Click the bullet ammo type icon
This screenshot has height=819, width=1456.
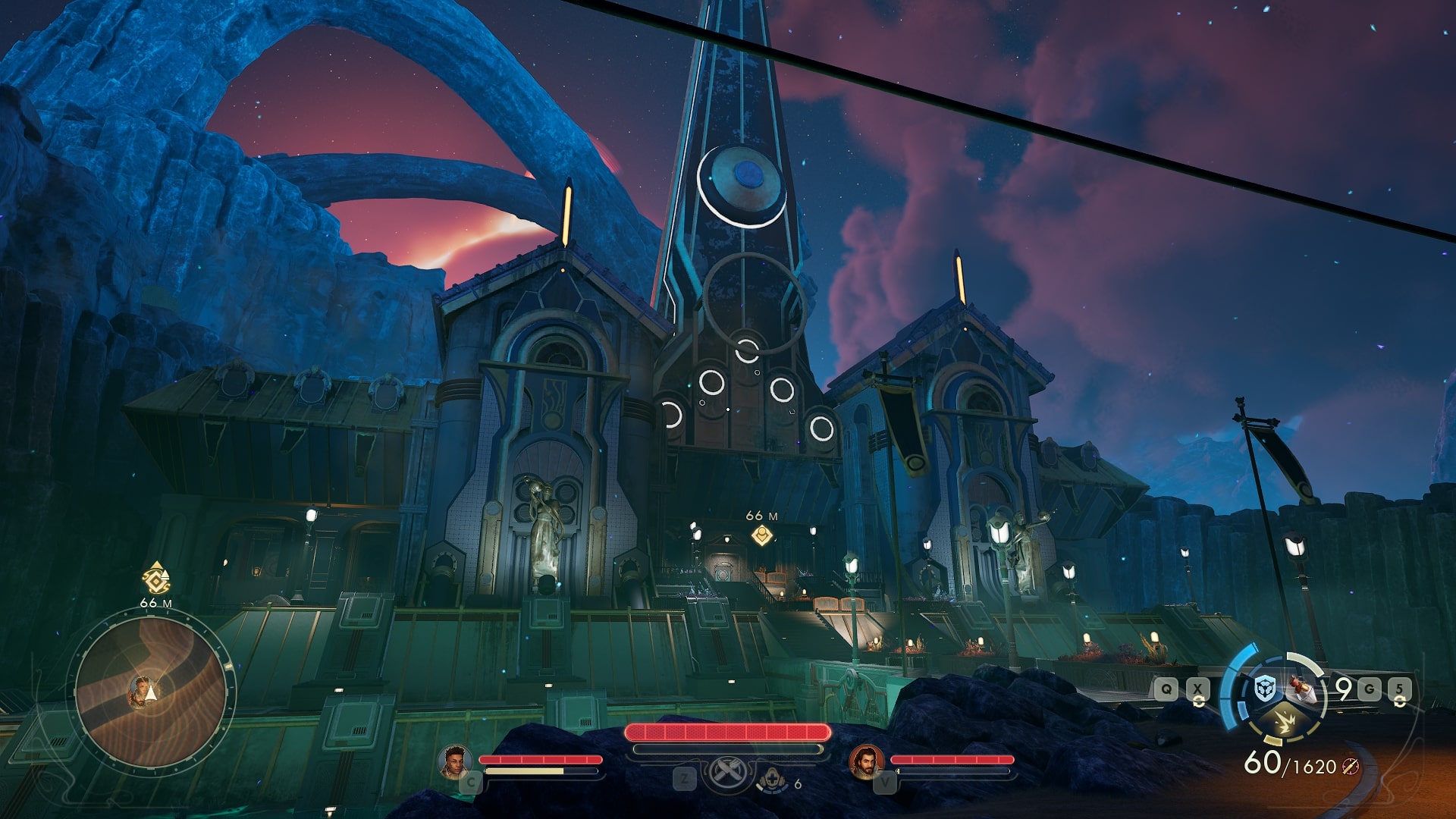point(1350,767)
